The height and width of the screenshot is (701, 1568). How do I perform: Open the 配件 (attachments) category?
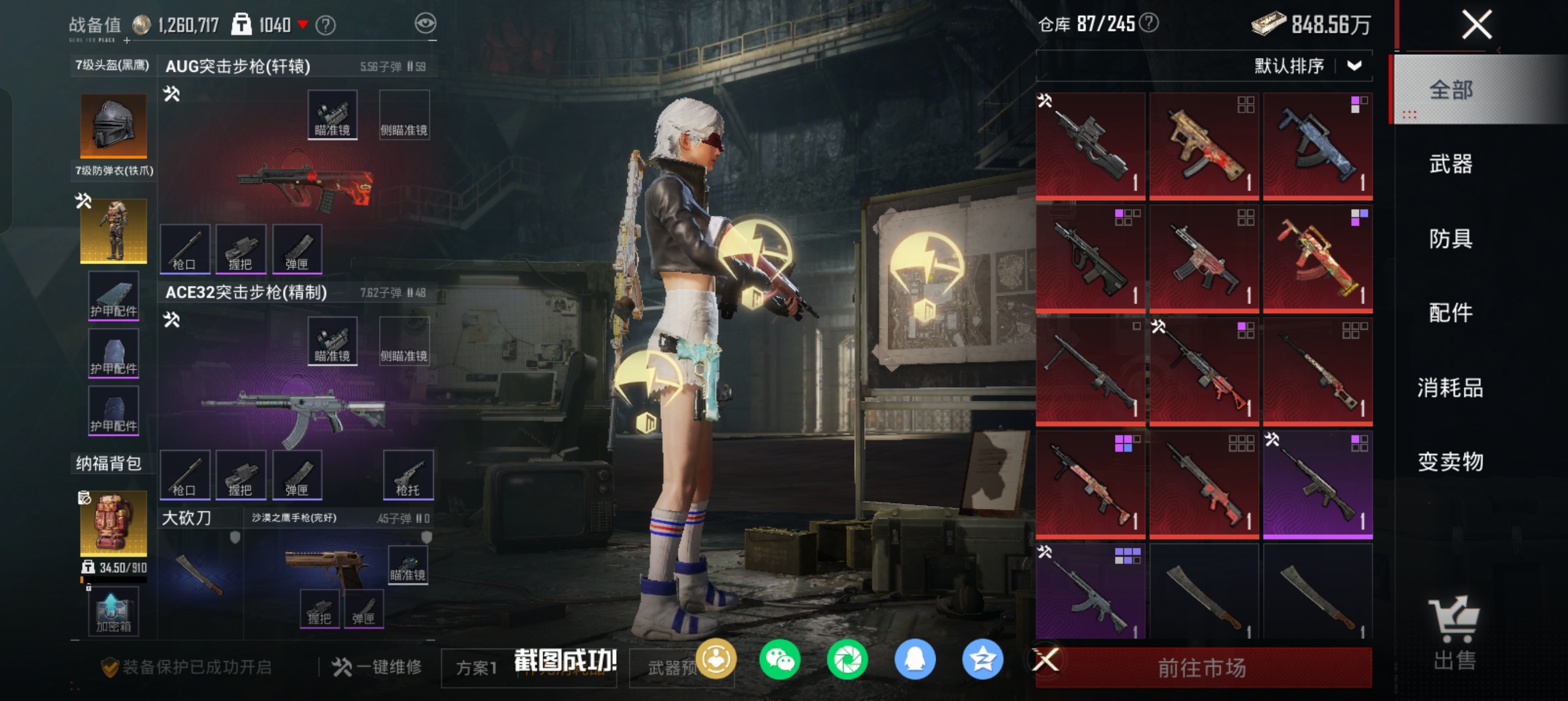coord(1450,313)
